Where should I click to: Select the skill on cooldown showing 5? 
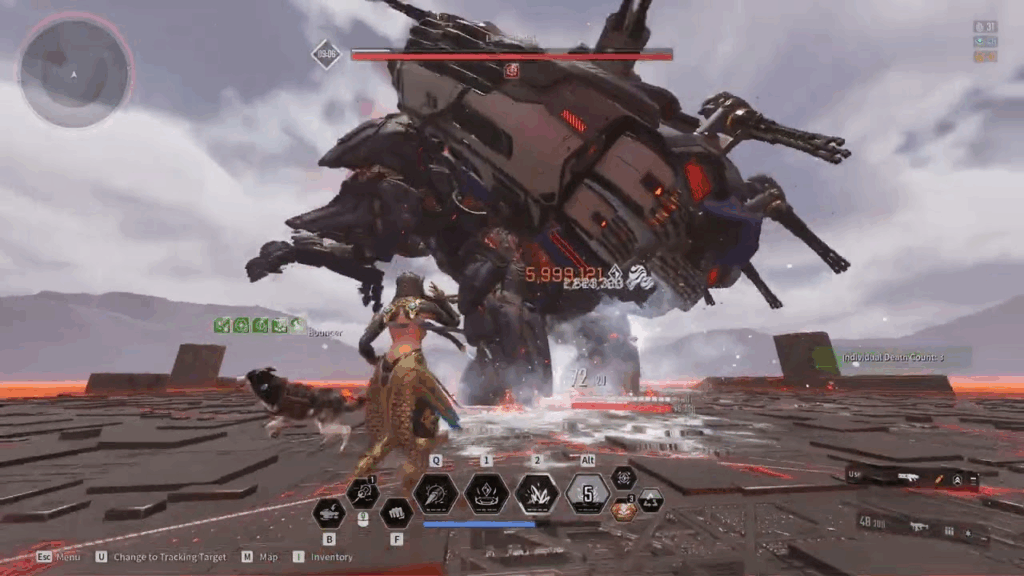pos(588,493)
